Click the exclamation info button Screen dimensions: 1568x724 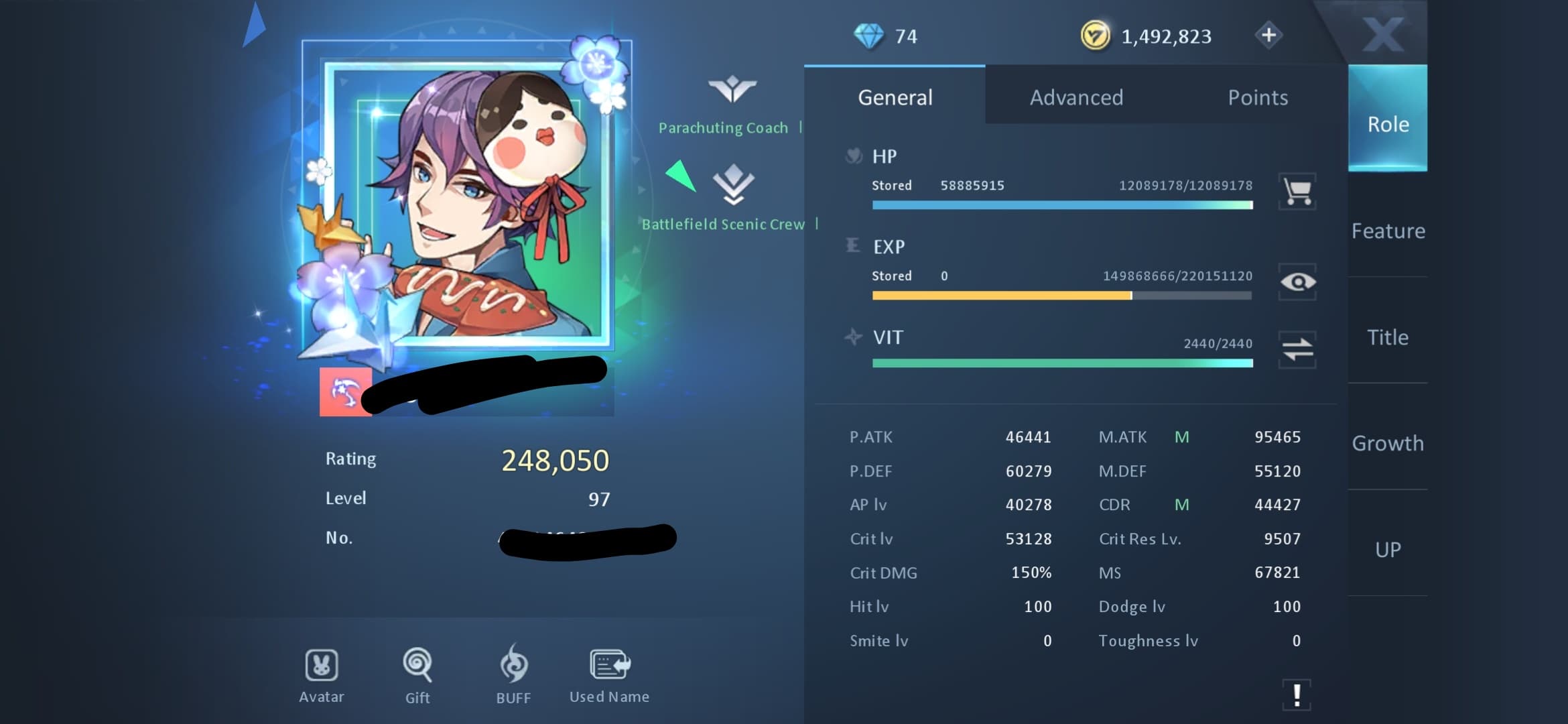click(x=1297, y=695)
